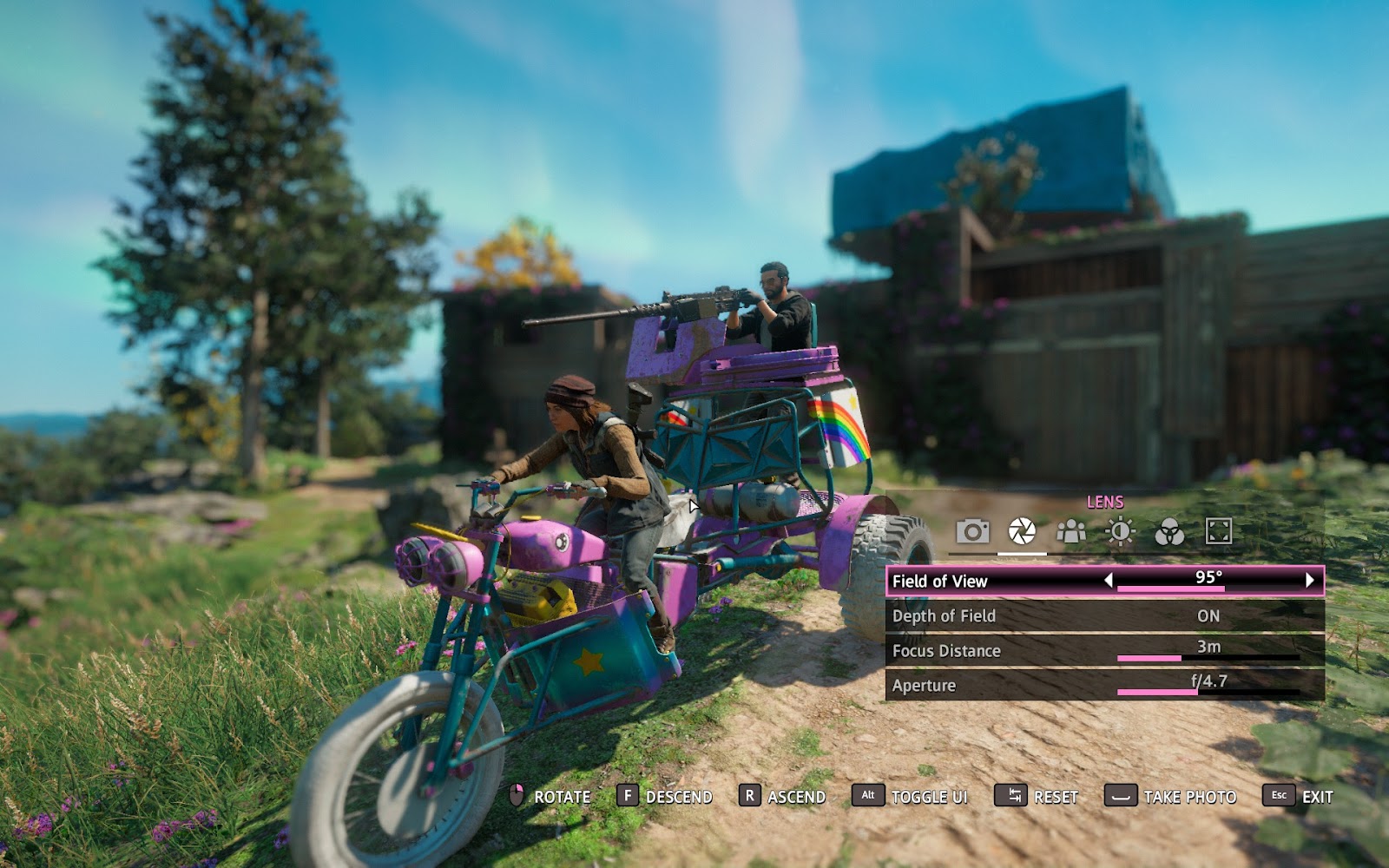Click the Aperture slider bar
This screenshot has width=1389, height=868.
(x=1208, y=692)
